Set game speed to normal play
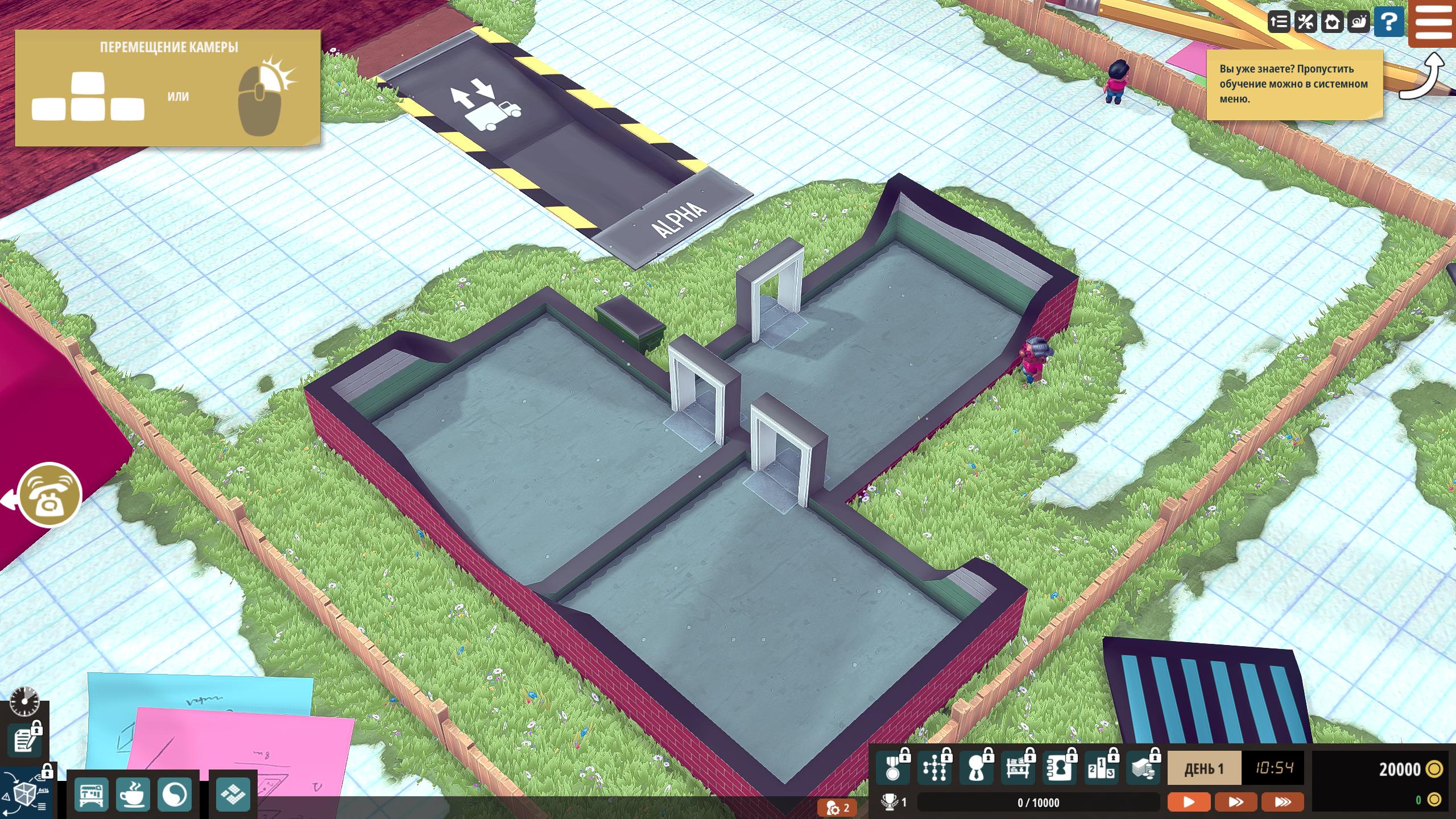The width and height of the screenshot is (1456, 819). (x=1189, y=802)
